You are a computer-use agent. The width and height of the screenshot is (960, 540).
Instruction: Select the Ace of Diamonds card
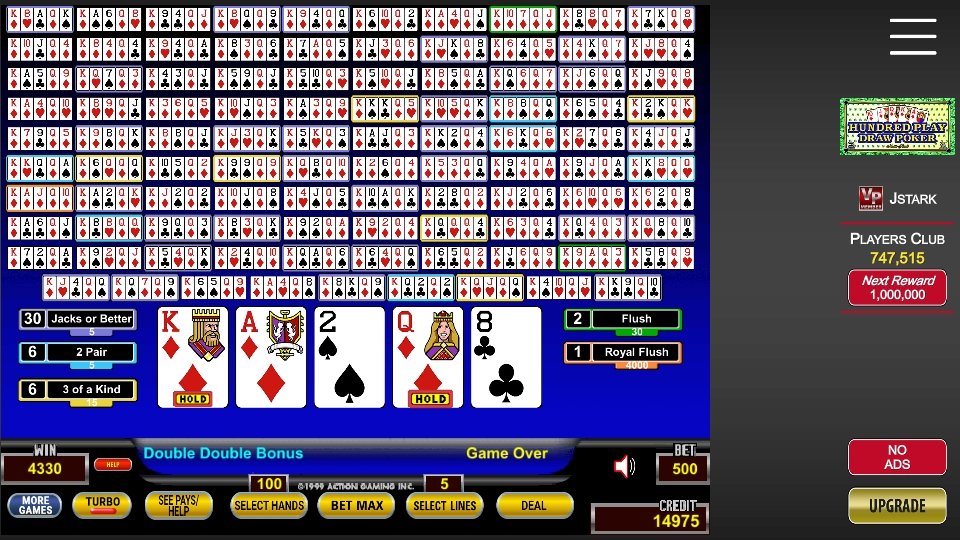[272, 357]
